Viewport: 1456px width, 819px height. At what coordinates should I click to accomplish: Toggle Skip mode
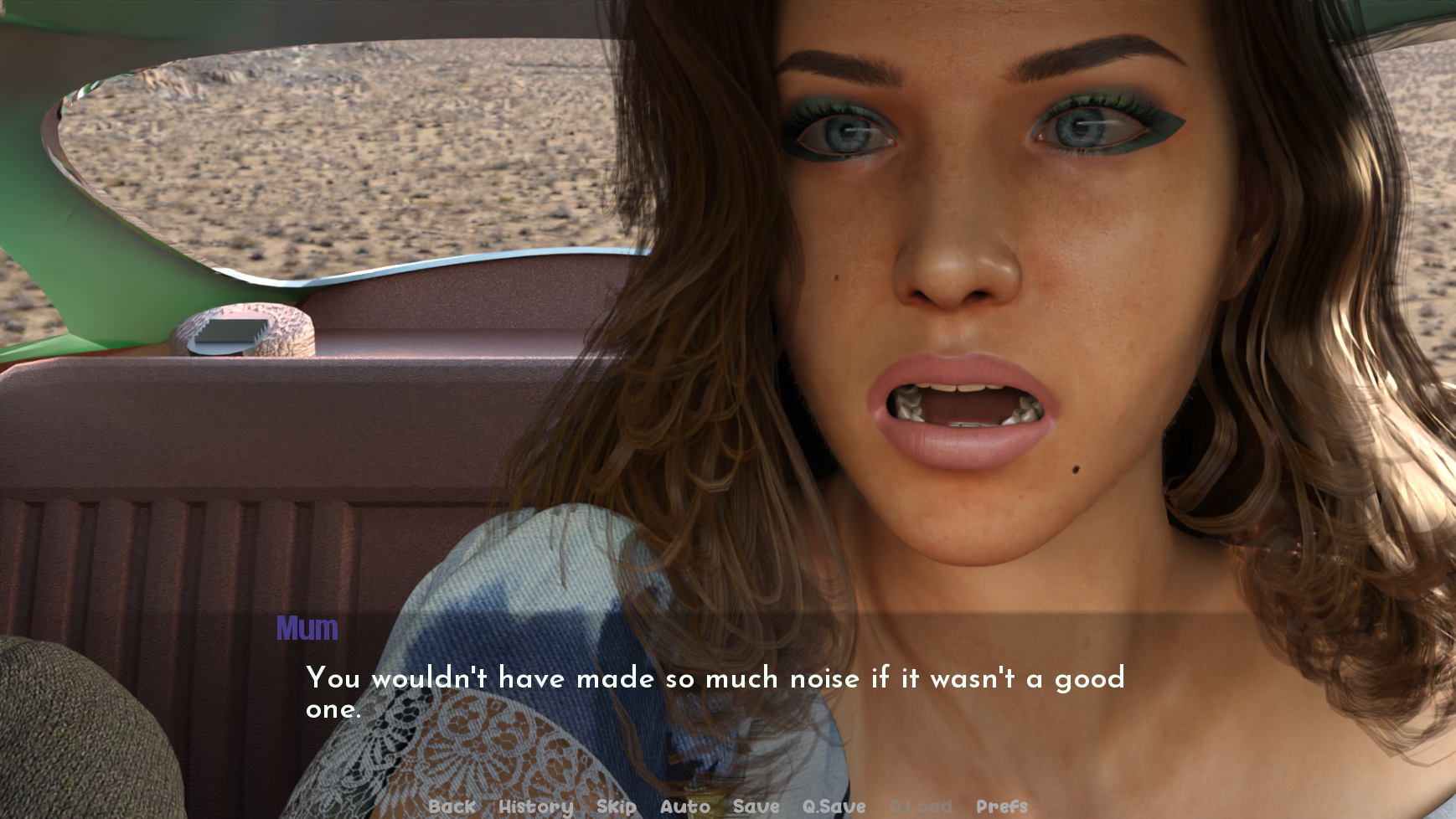(616, 806)
